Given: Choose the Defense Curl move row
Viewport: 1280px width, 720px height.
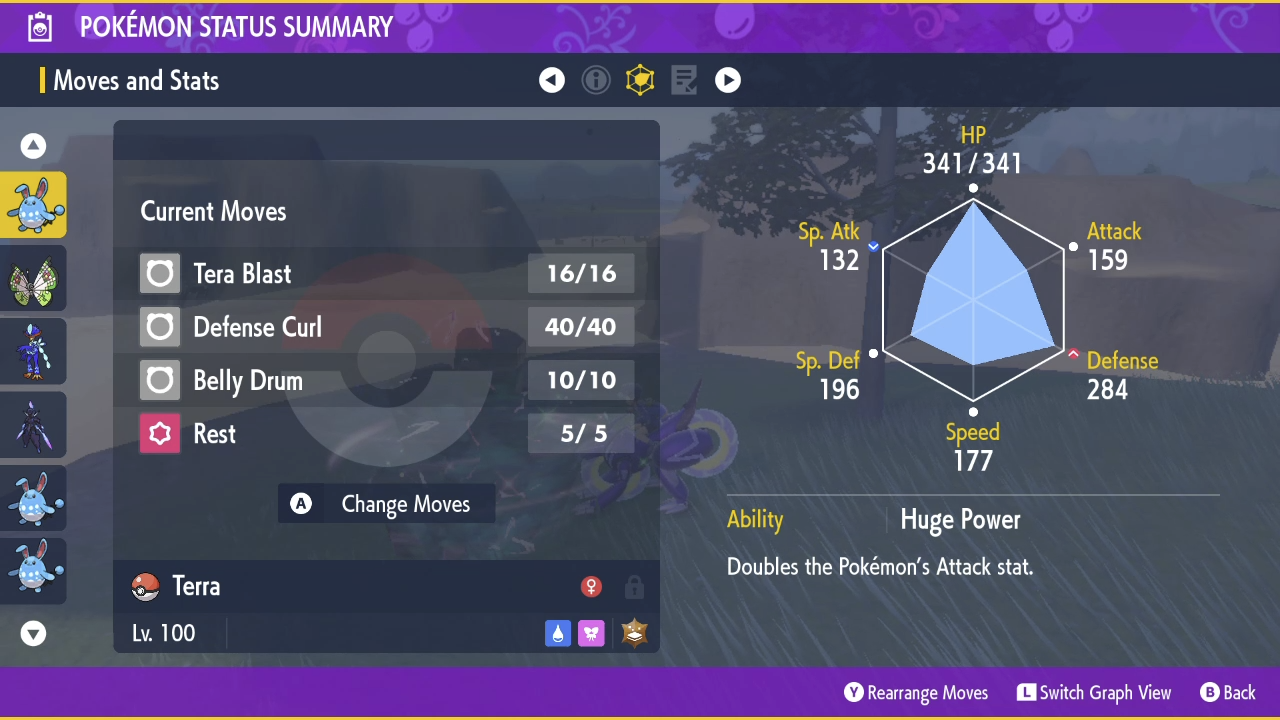Looking at the screenshot, I should (x=386, y=327).
